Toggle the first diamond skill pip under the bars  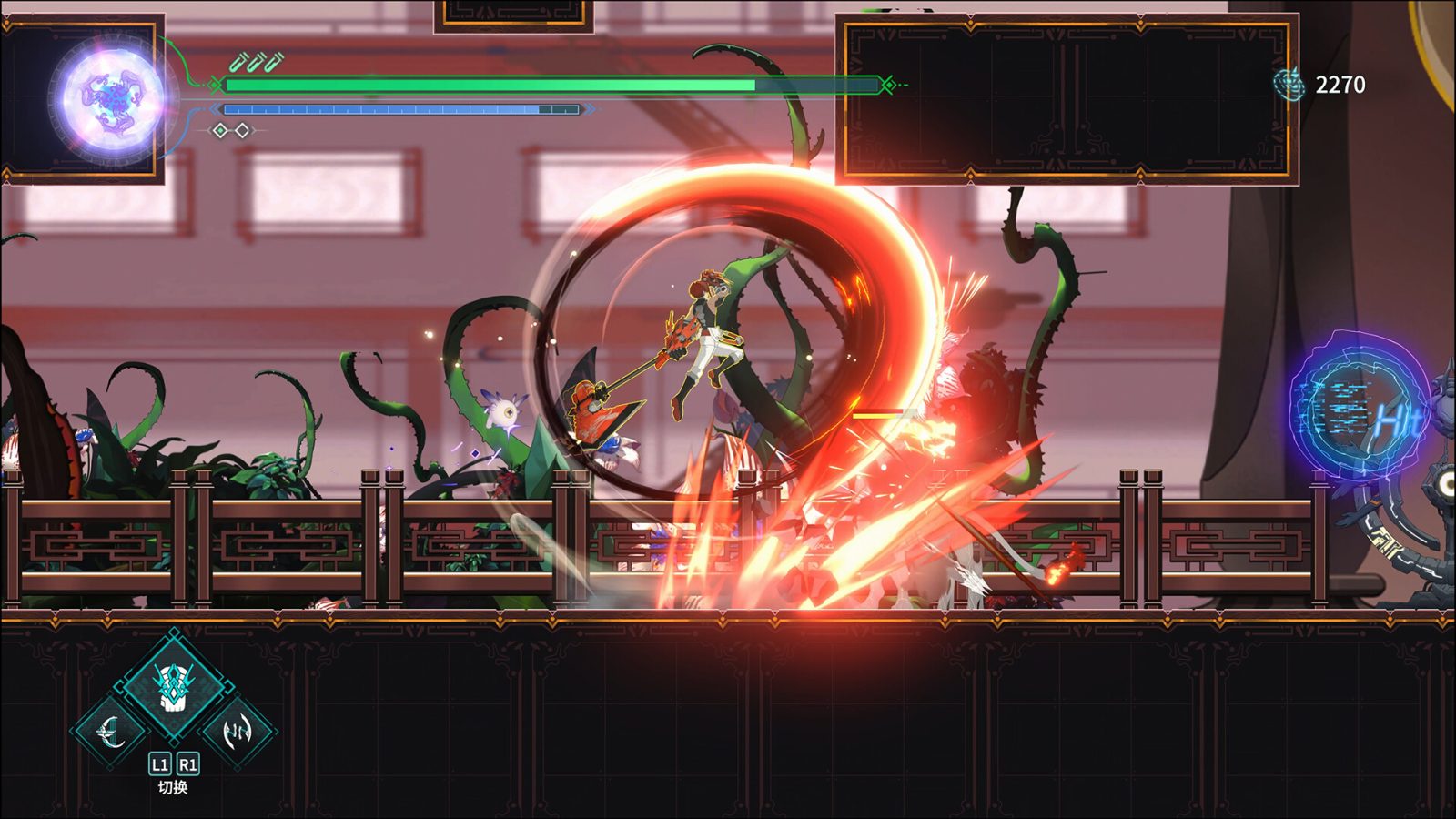[x=220, y=129]
